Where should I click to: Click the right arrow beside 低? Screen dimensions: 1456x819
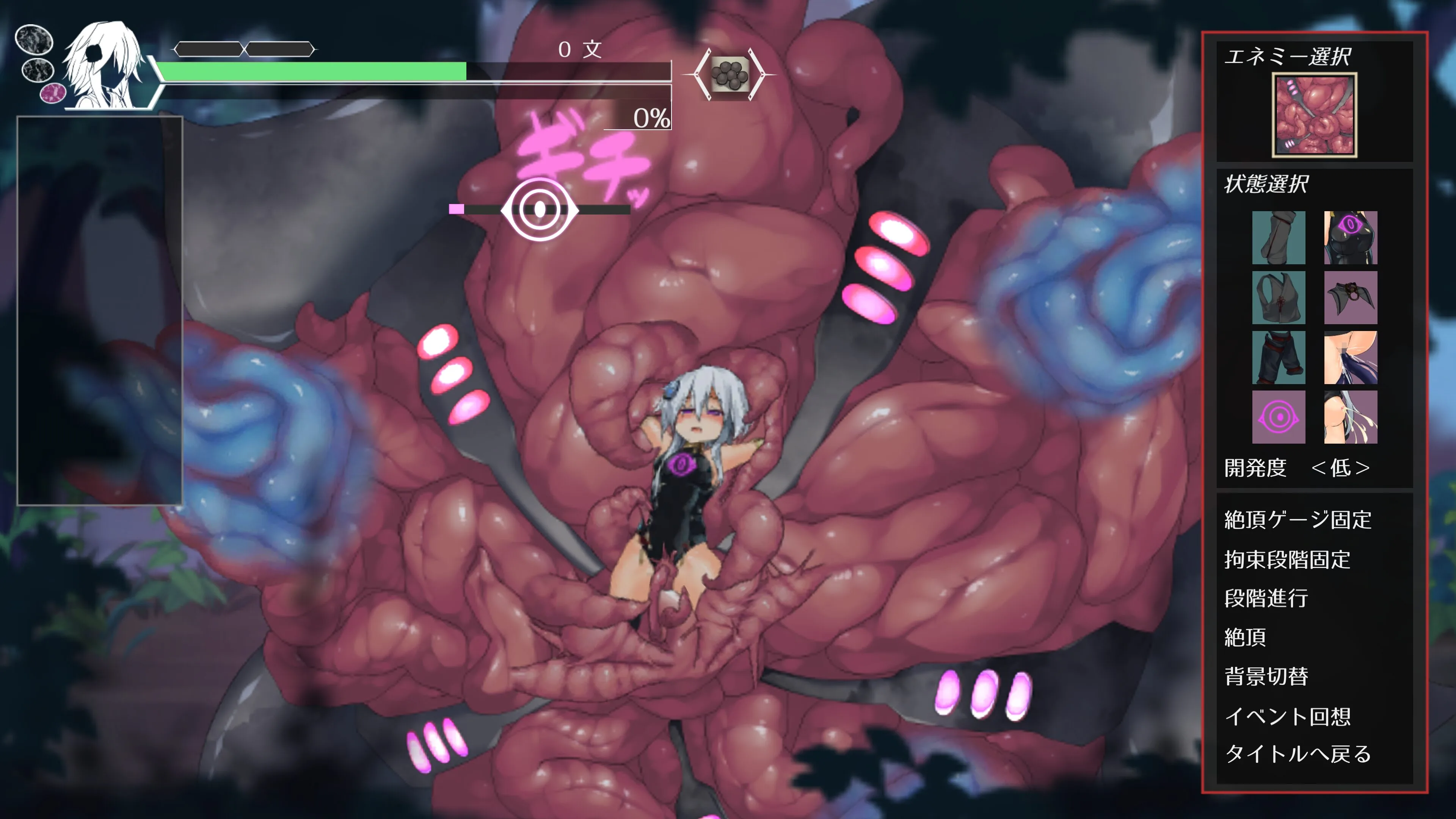[x=1363, y=468]
